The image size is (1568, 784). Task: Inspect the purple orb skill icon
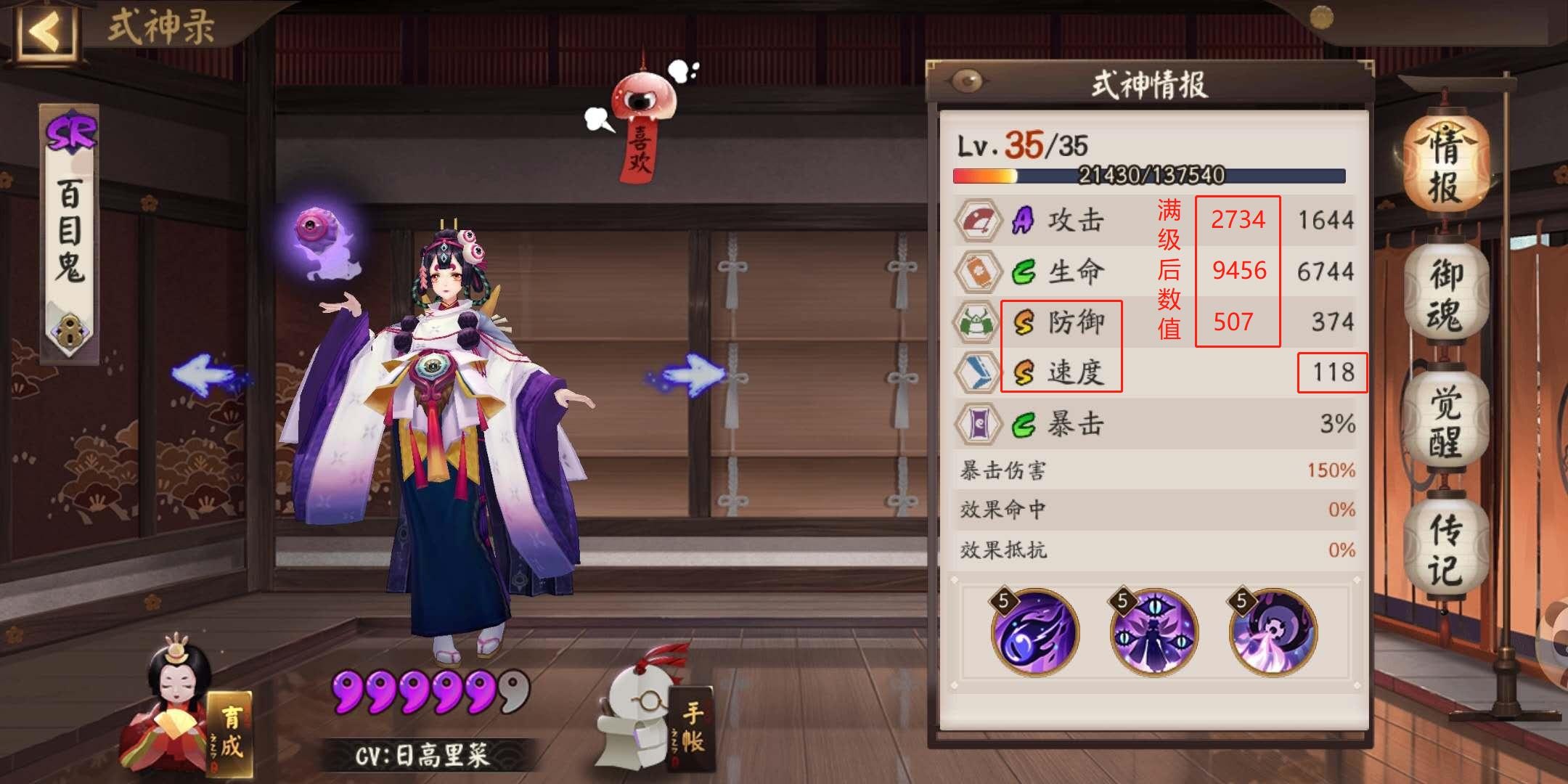1034,632
